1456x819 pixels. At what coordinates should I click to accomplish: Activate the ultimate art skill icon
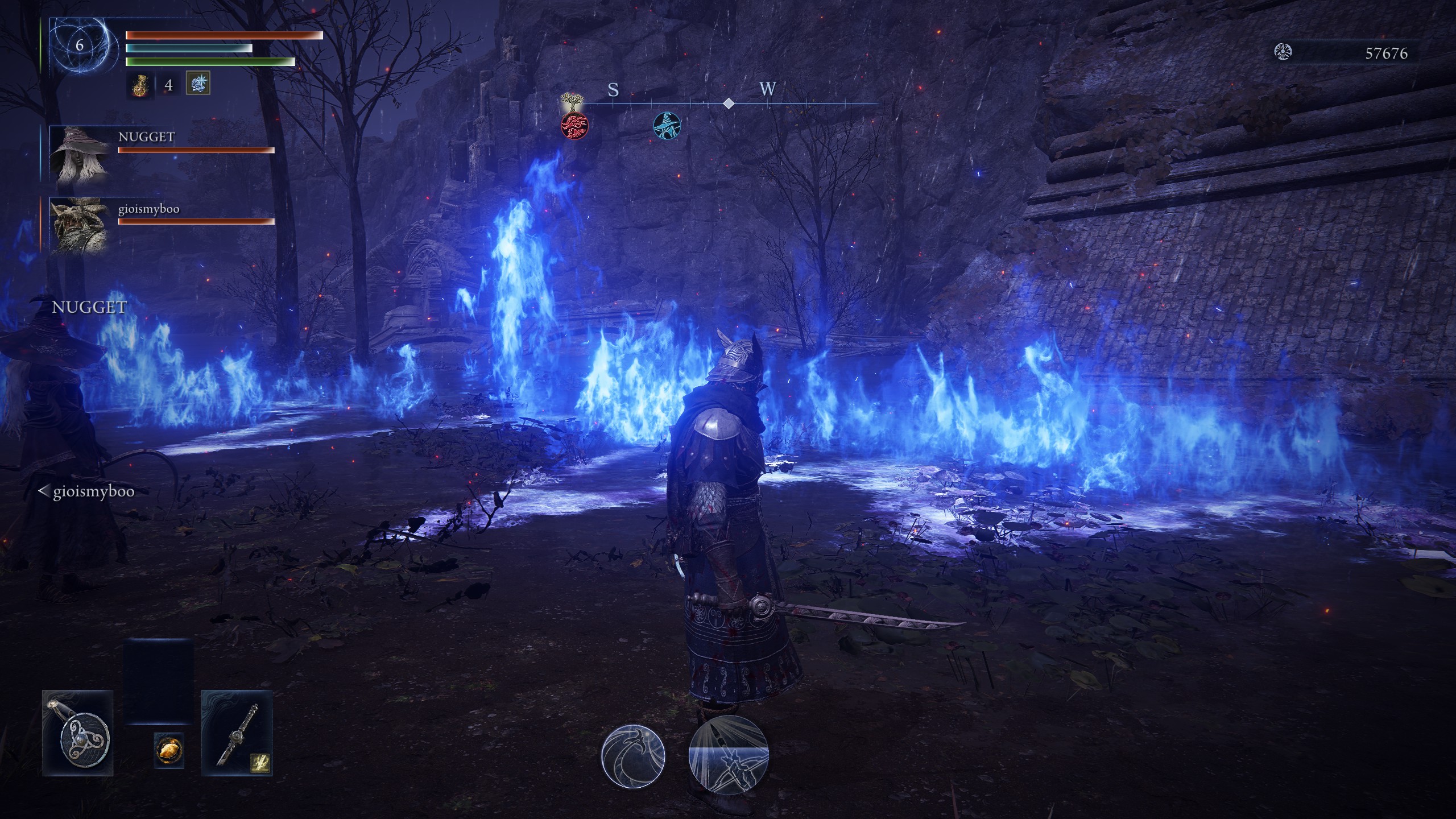[x=728, y=756]
